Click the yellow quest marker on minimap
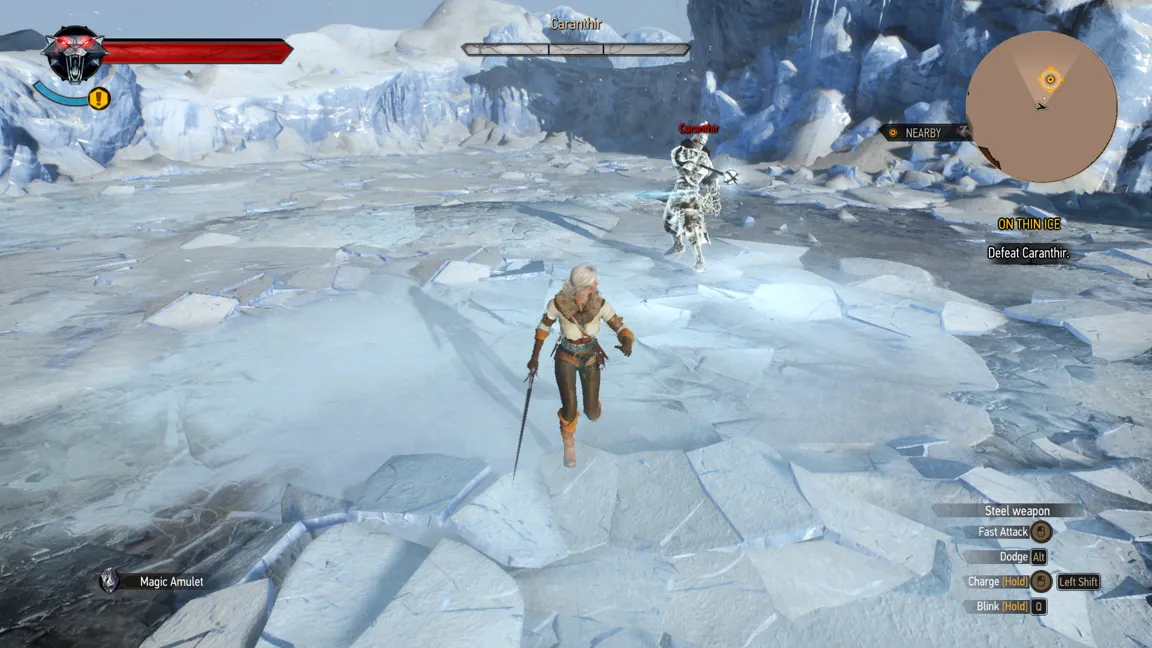This screenshot has height=648, width=1152. pyautogui.click(x=1049, y=80)
